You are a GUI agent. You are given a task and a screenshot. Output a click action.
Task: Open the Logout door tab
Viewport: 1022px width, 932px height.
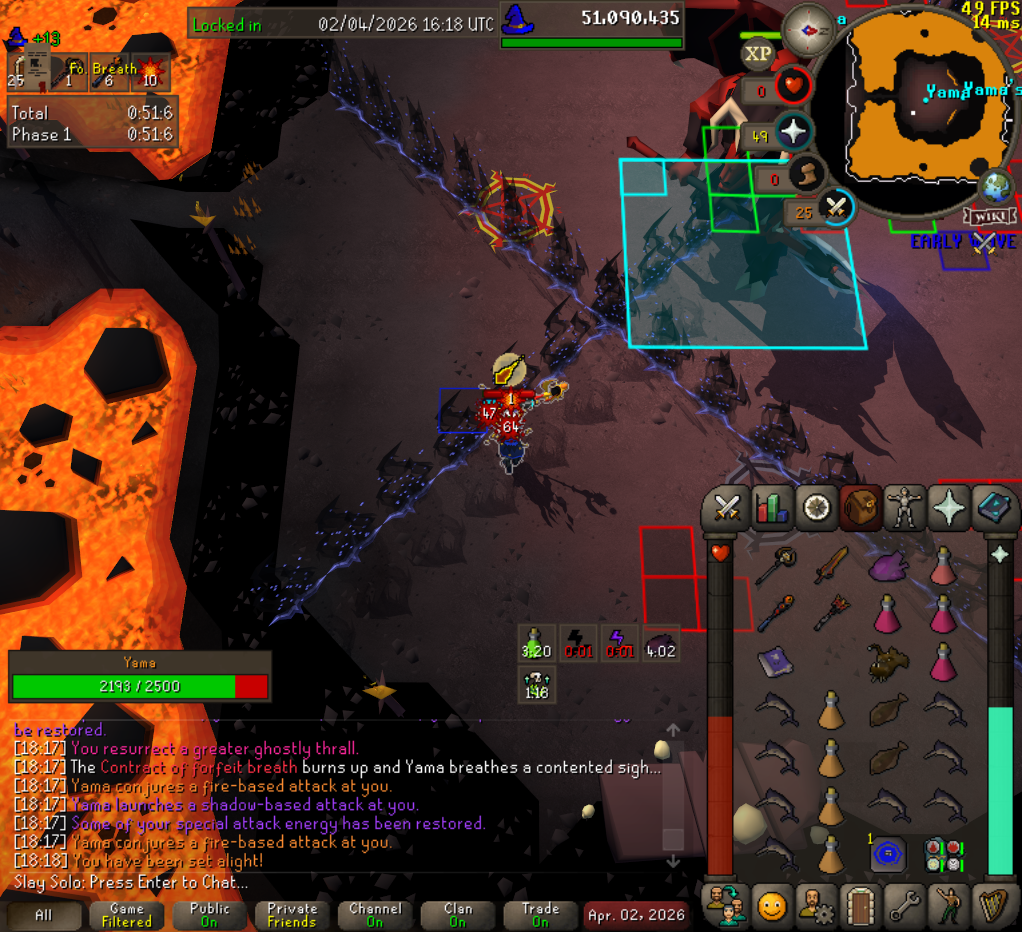click(x=860, y=905)
